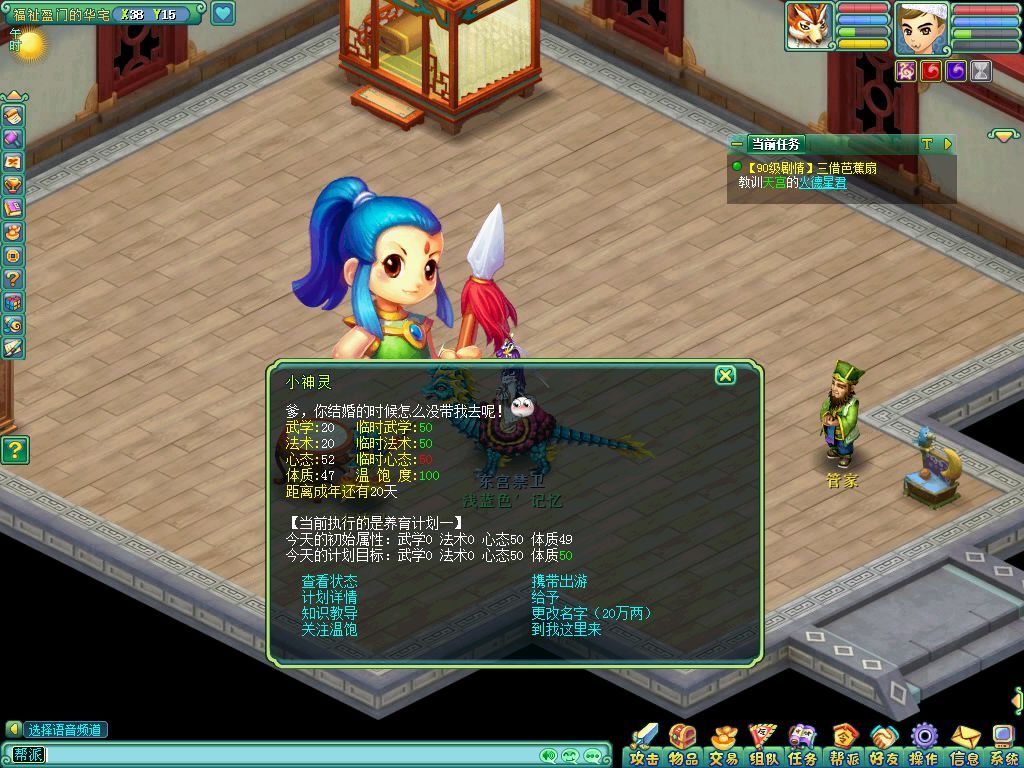Open the 物品 inventory chest

684,746
